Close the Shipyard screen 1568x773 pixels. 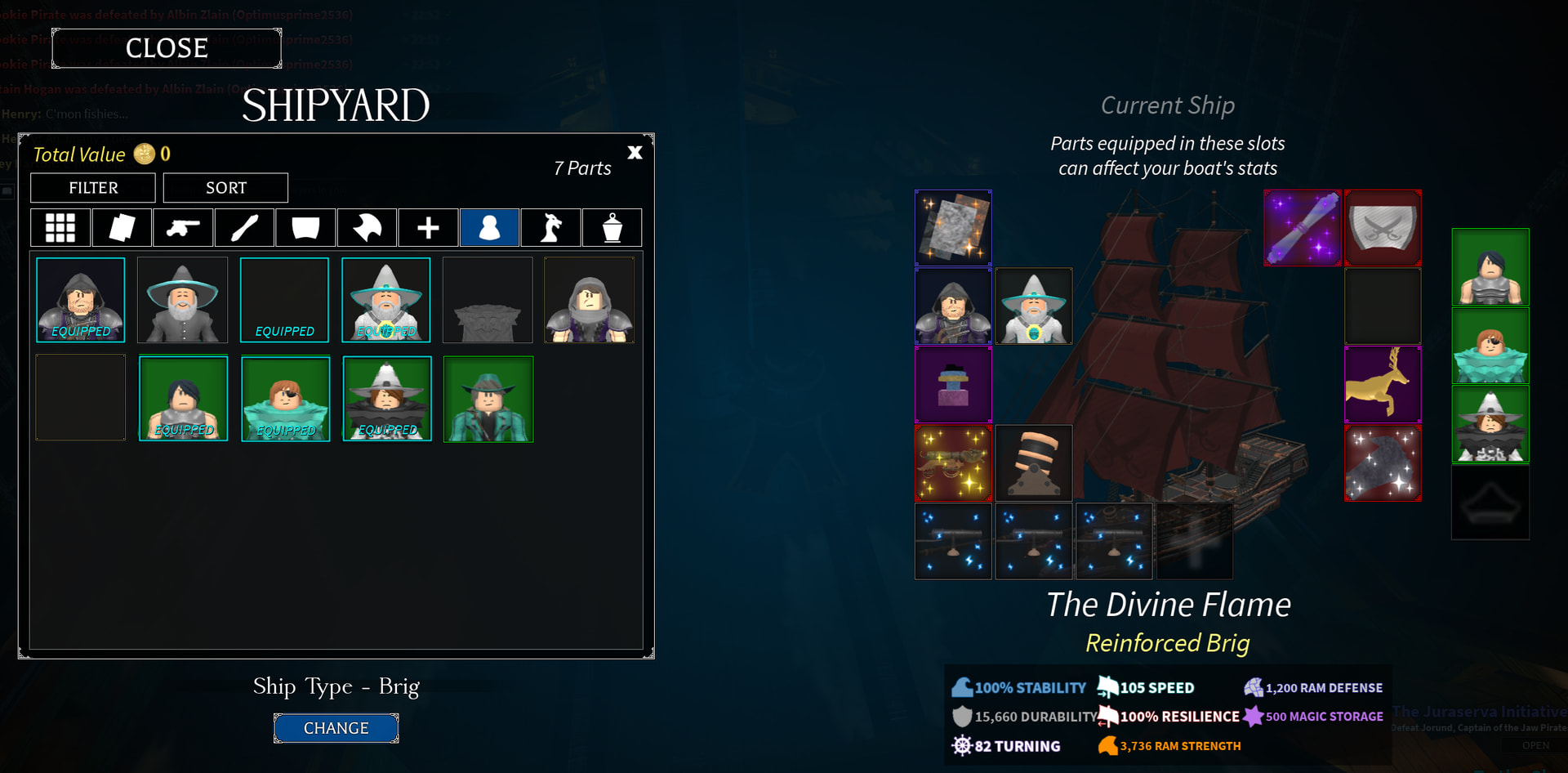pyautogui.click(x=167, y=48)
